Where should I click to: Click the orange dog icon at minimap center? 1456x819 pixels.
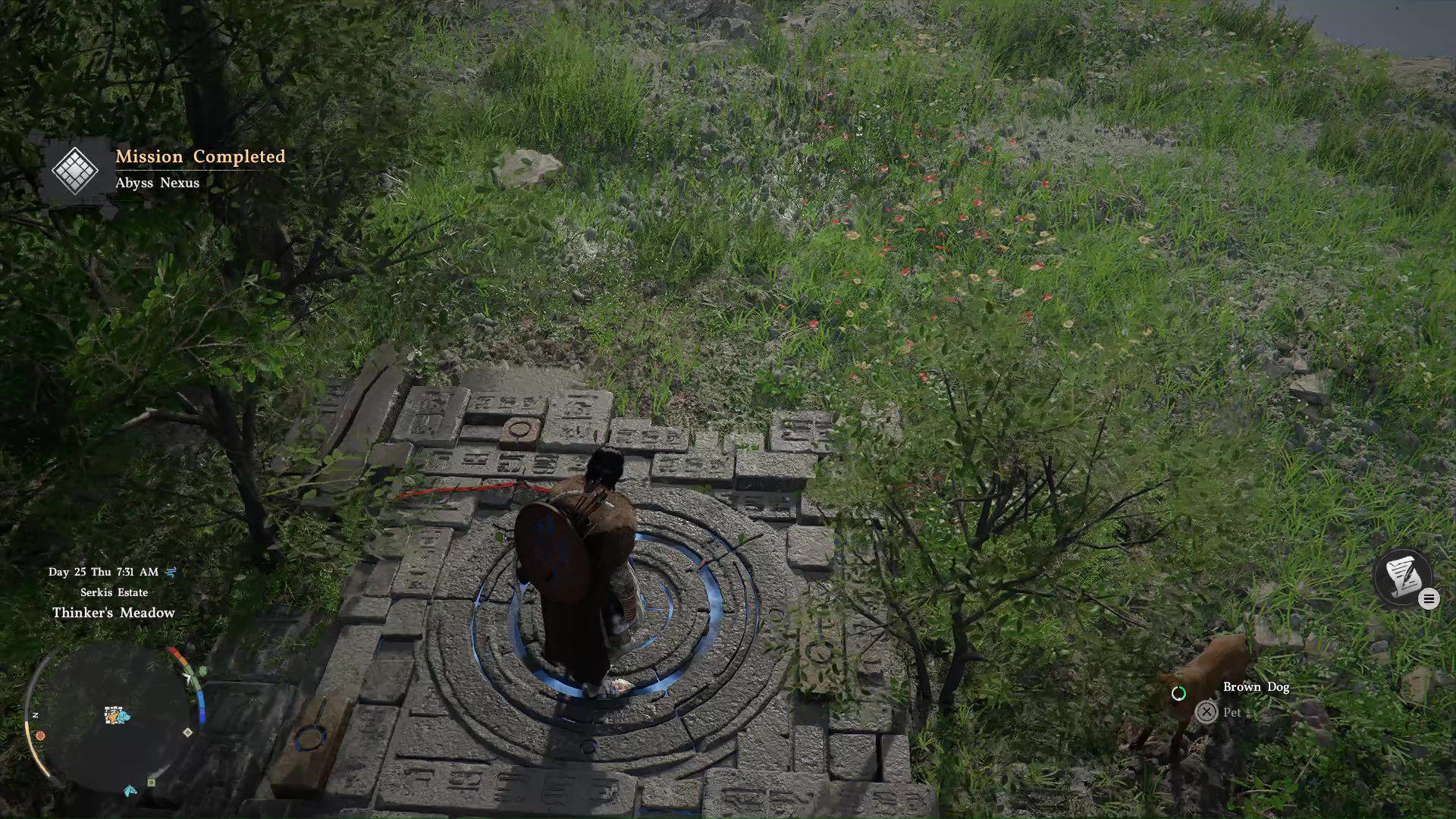click(112, 717)
